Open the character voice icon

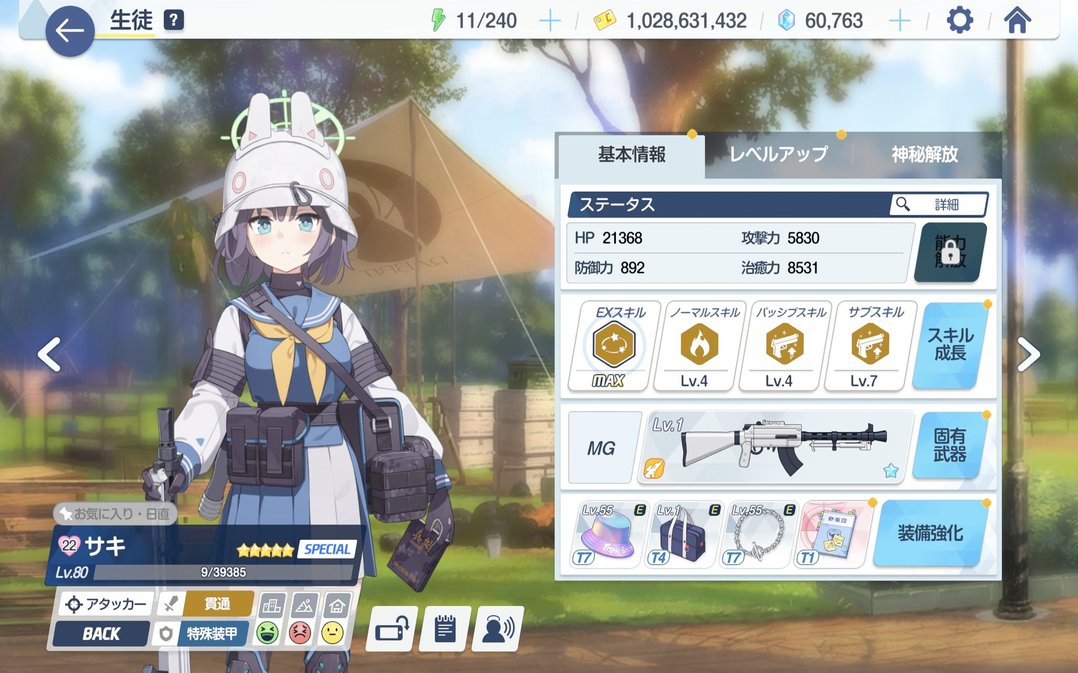pos(497,628)
